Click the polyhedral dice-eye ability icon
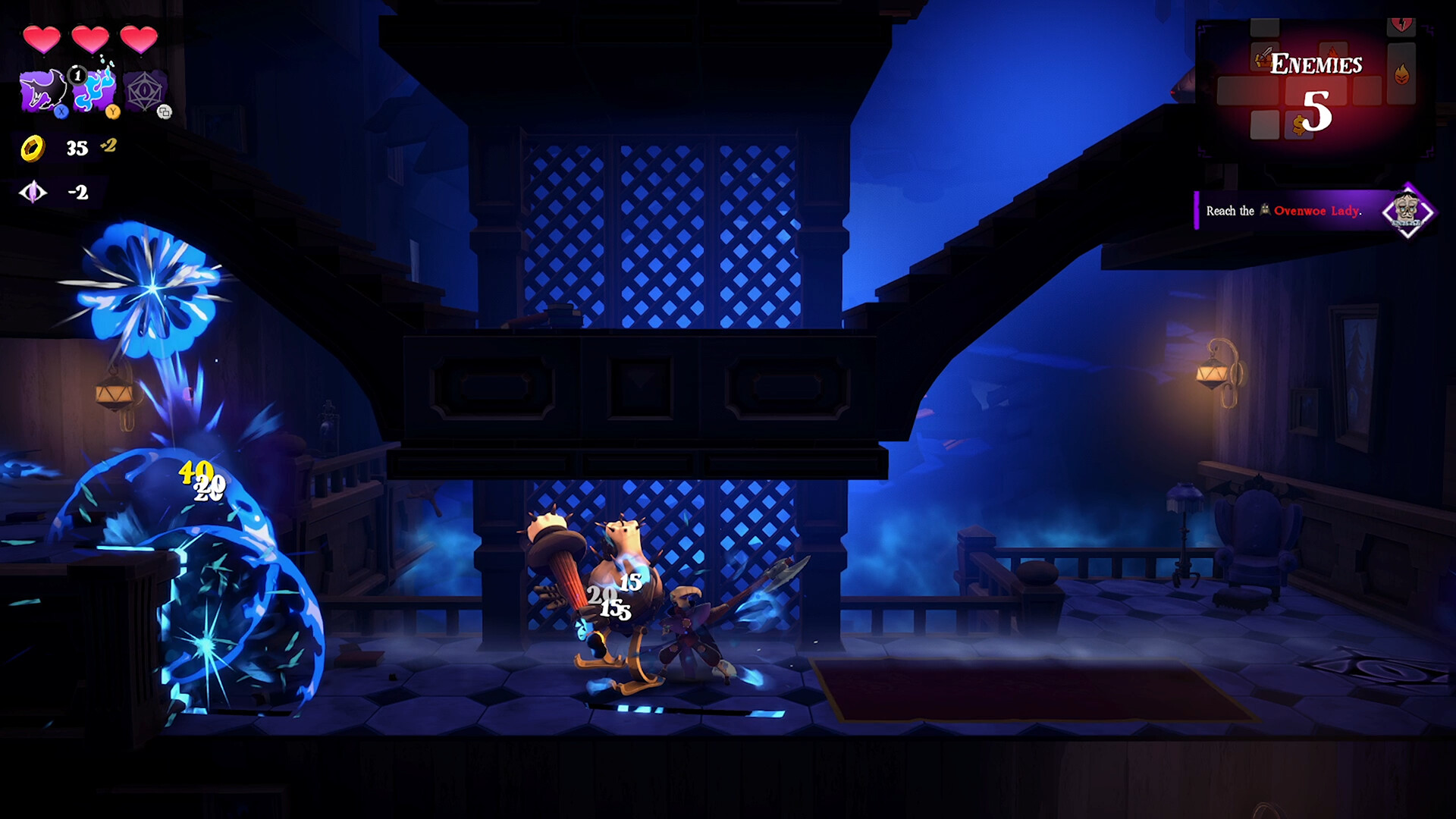Image resolution: width=1456 pixels, height=819 pixels. 144,90
